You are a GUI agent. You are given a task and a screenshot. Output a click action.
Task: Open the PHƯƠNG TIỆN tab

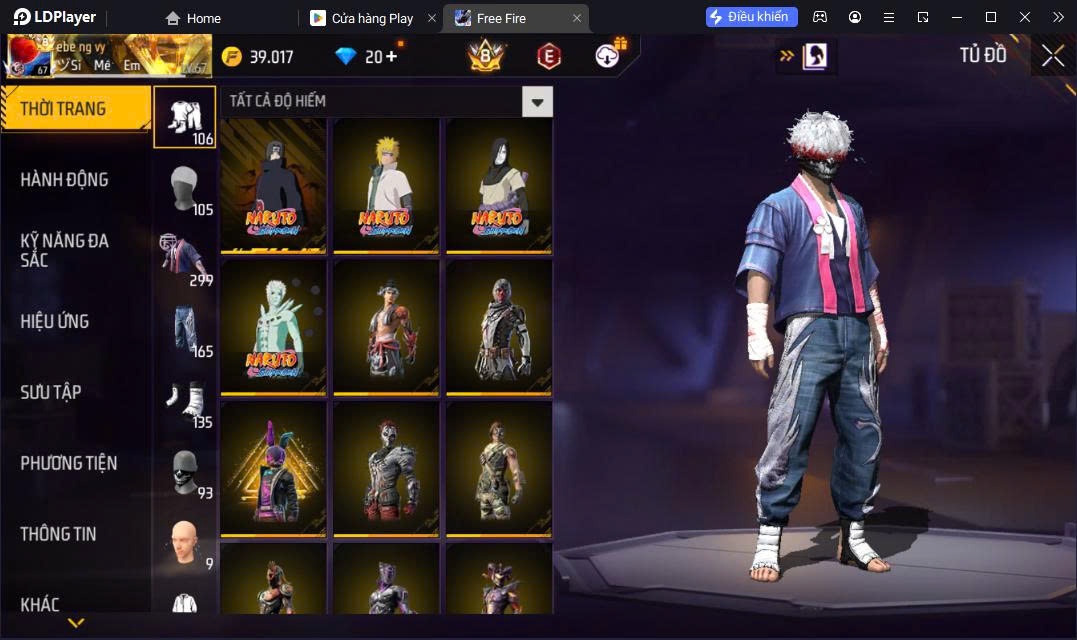[69, 463]
